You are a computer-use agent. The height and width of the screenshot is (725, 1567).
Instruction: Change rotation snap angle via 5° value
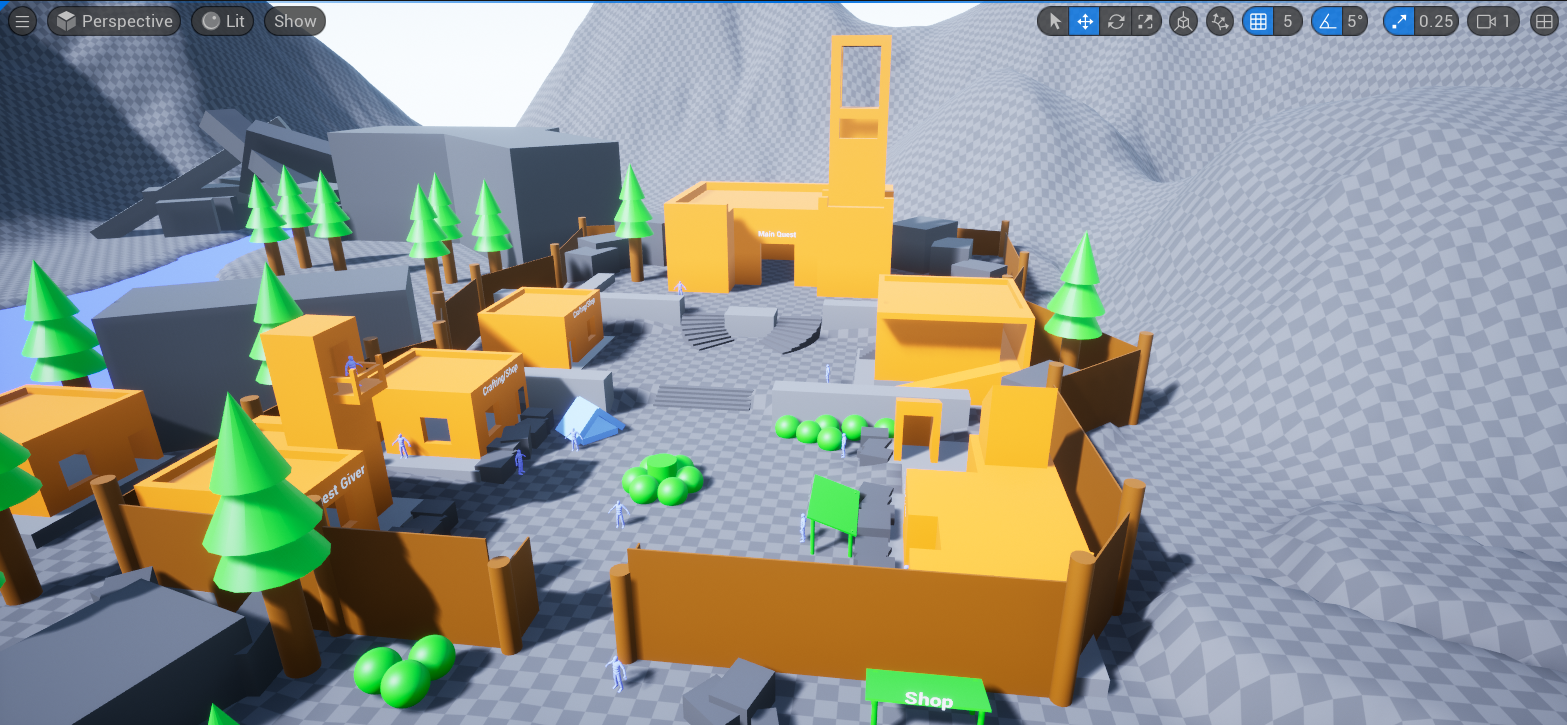click(x=1355, y=21)
